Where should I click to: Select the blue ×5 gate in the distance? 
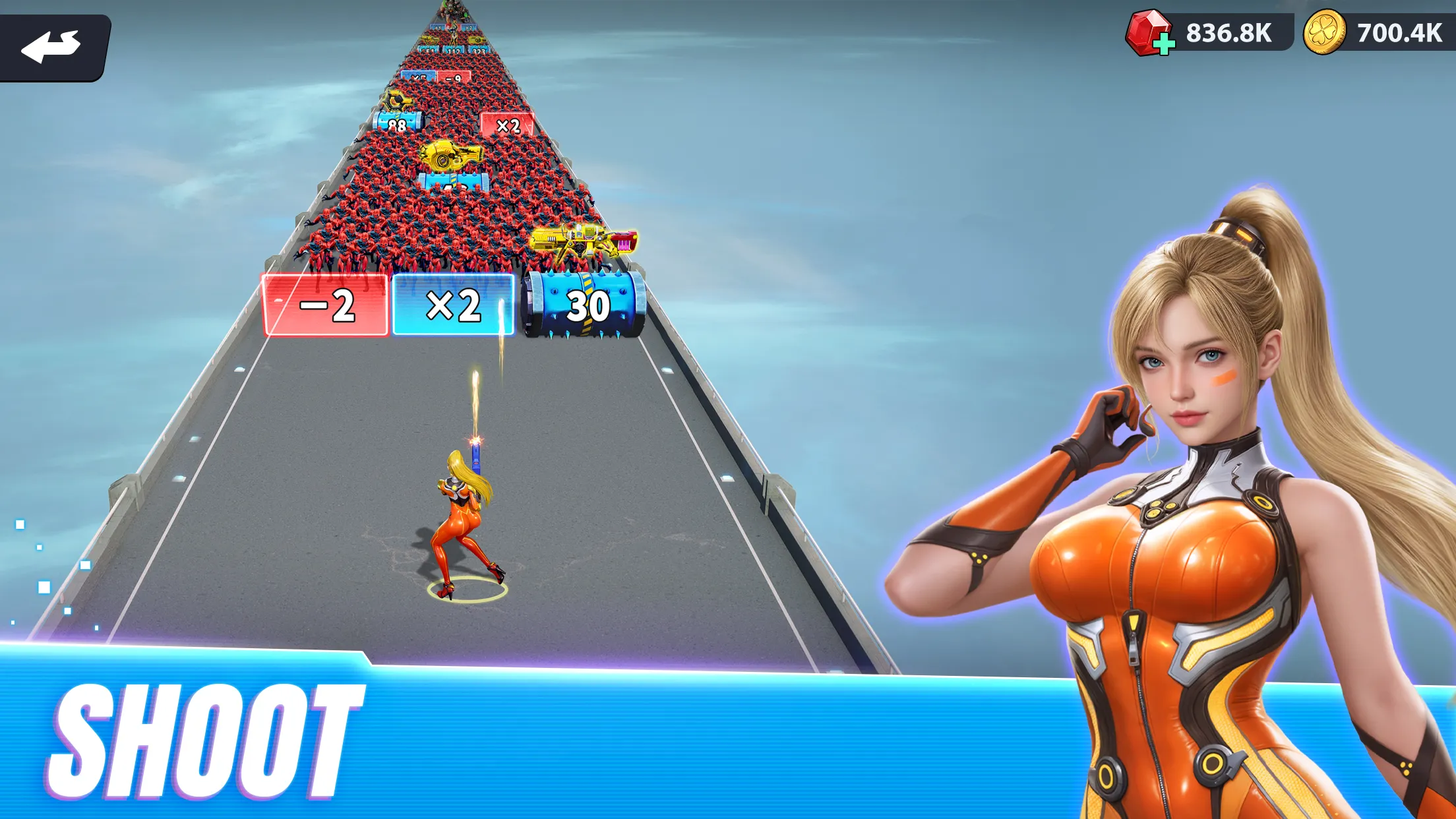tap(419, 77)
